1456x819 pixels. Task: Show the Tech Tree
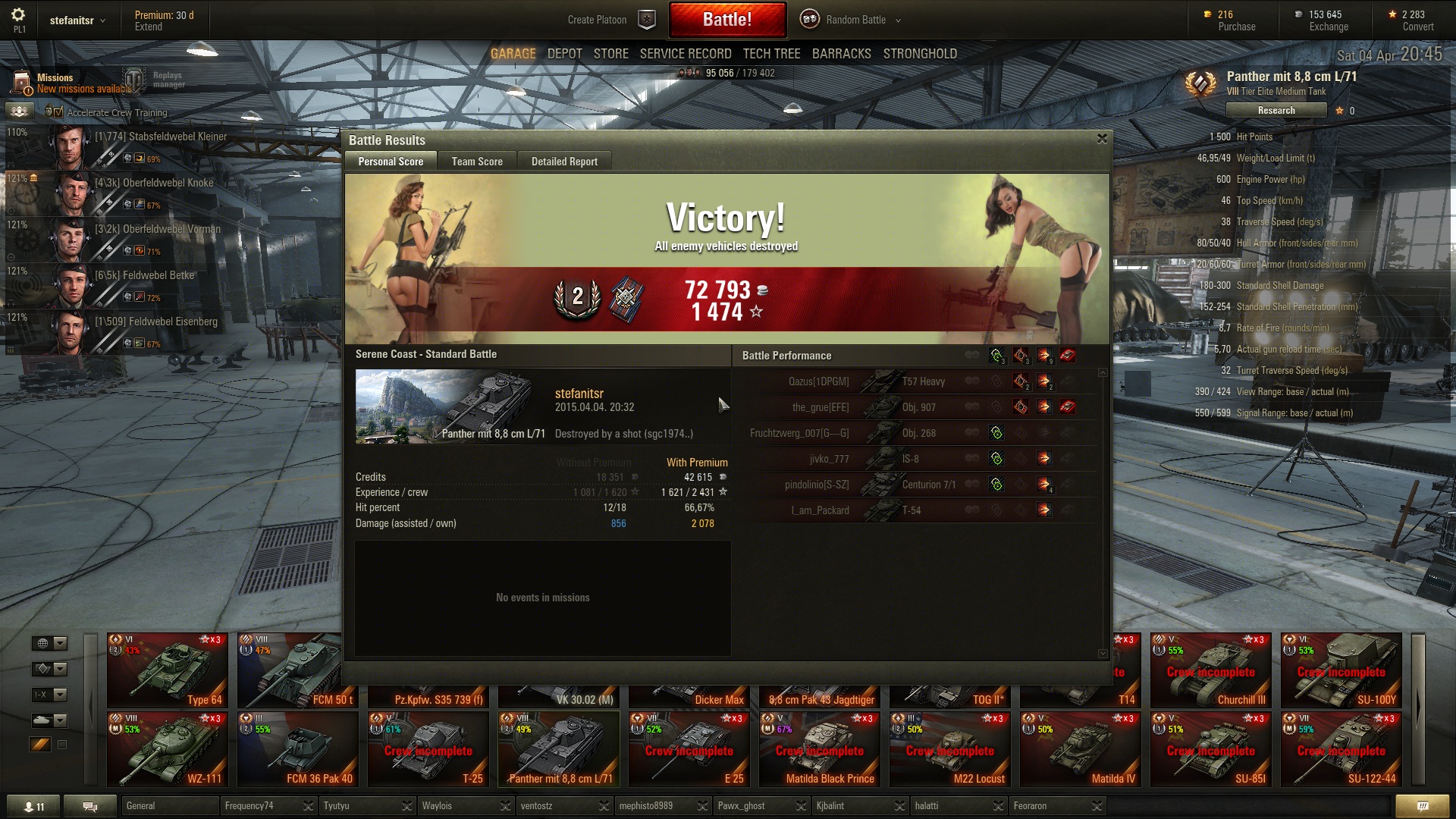click(x=771, y=54)
